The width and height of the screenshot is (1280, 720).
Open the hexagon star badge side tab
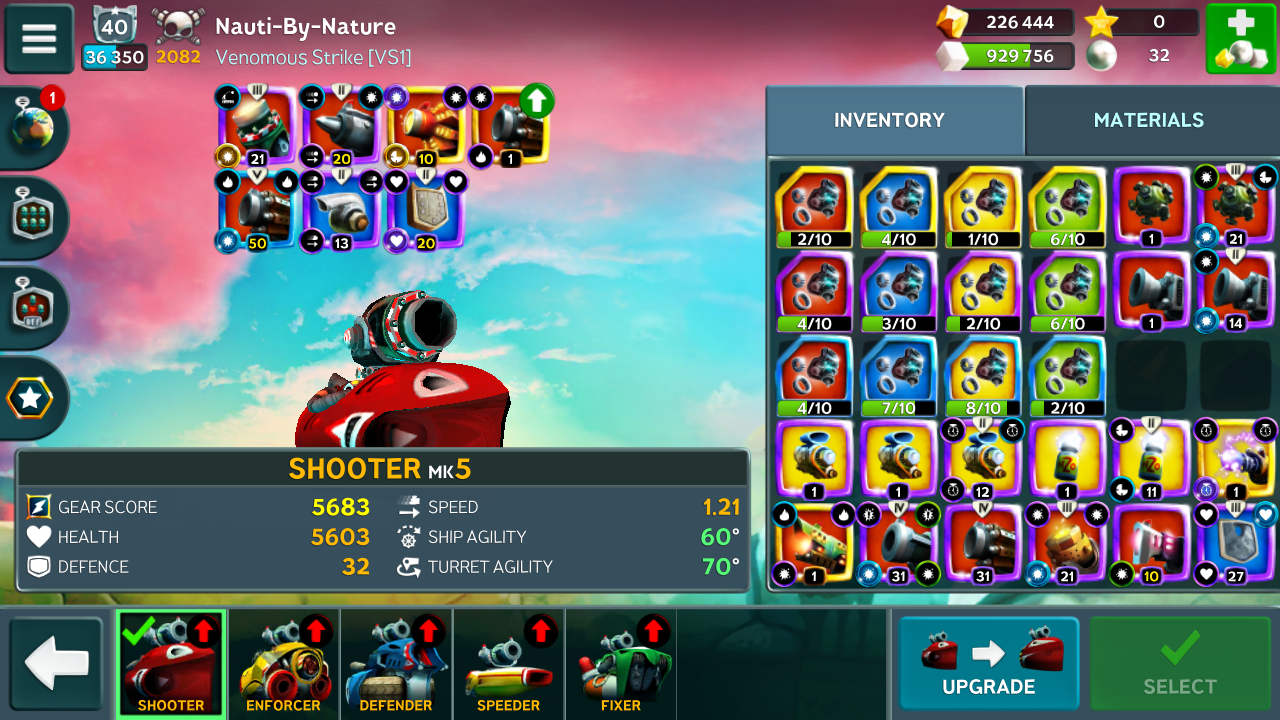pos(30,398)
